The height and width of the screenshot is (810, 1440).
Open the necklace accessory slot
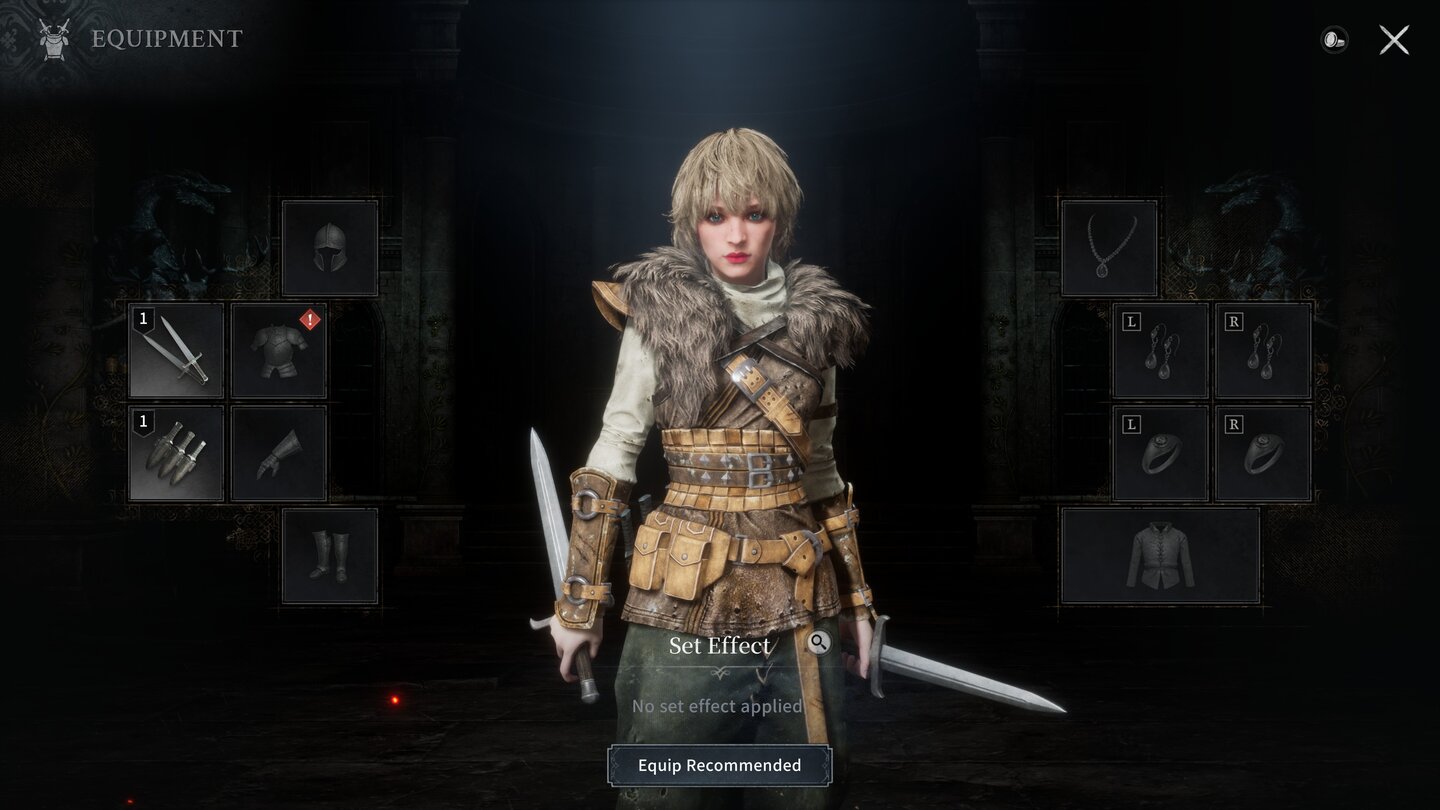pyautogui.click(x=1110, y=247)
